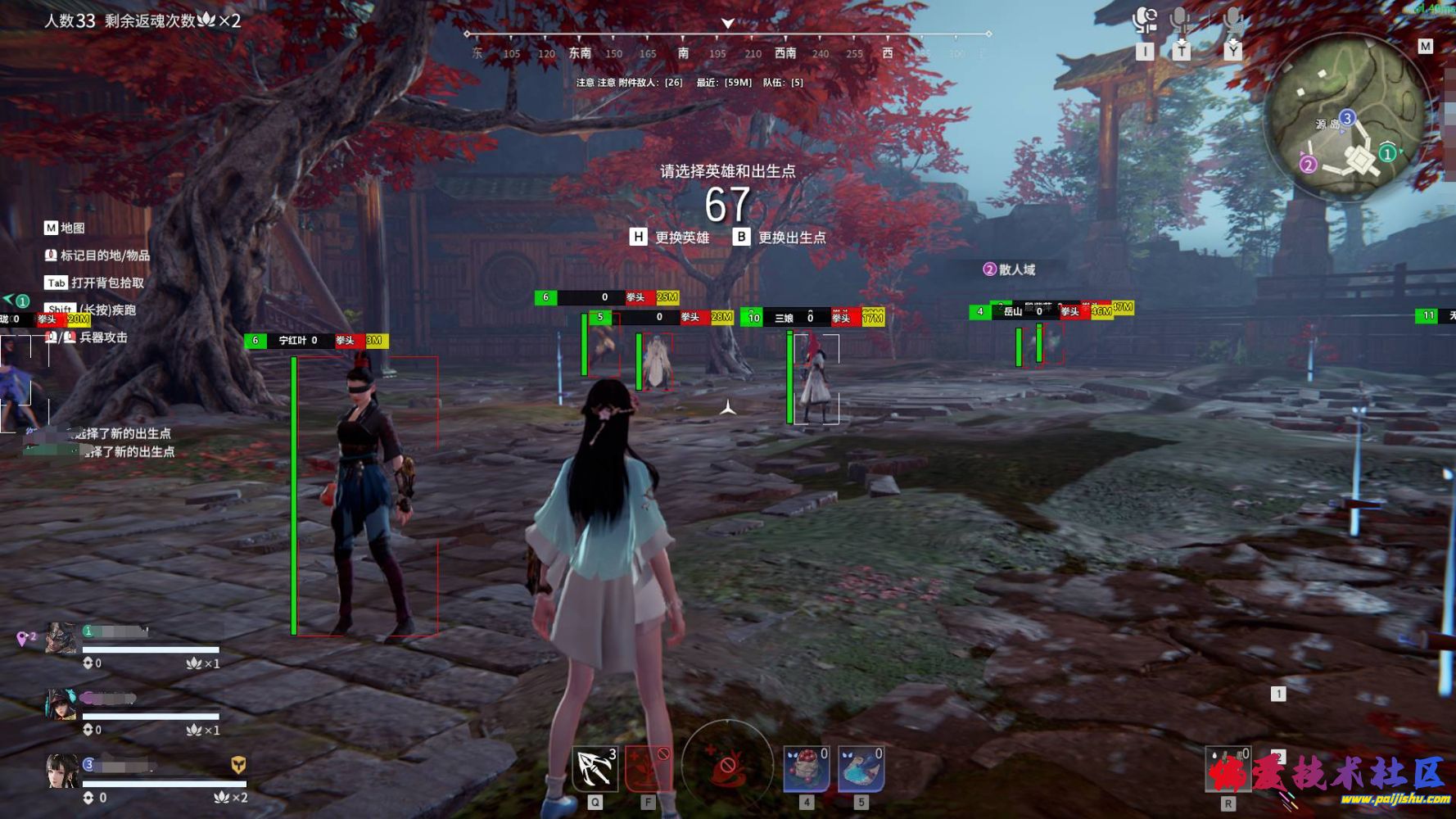Select the teal-hooded teammate portrait
This screenshot has width=1456, height=819.
coord(61,704)
